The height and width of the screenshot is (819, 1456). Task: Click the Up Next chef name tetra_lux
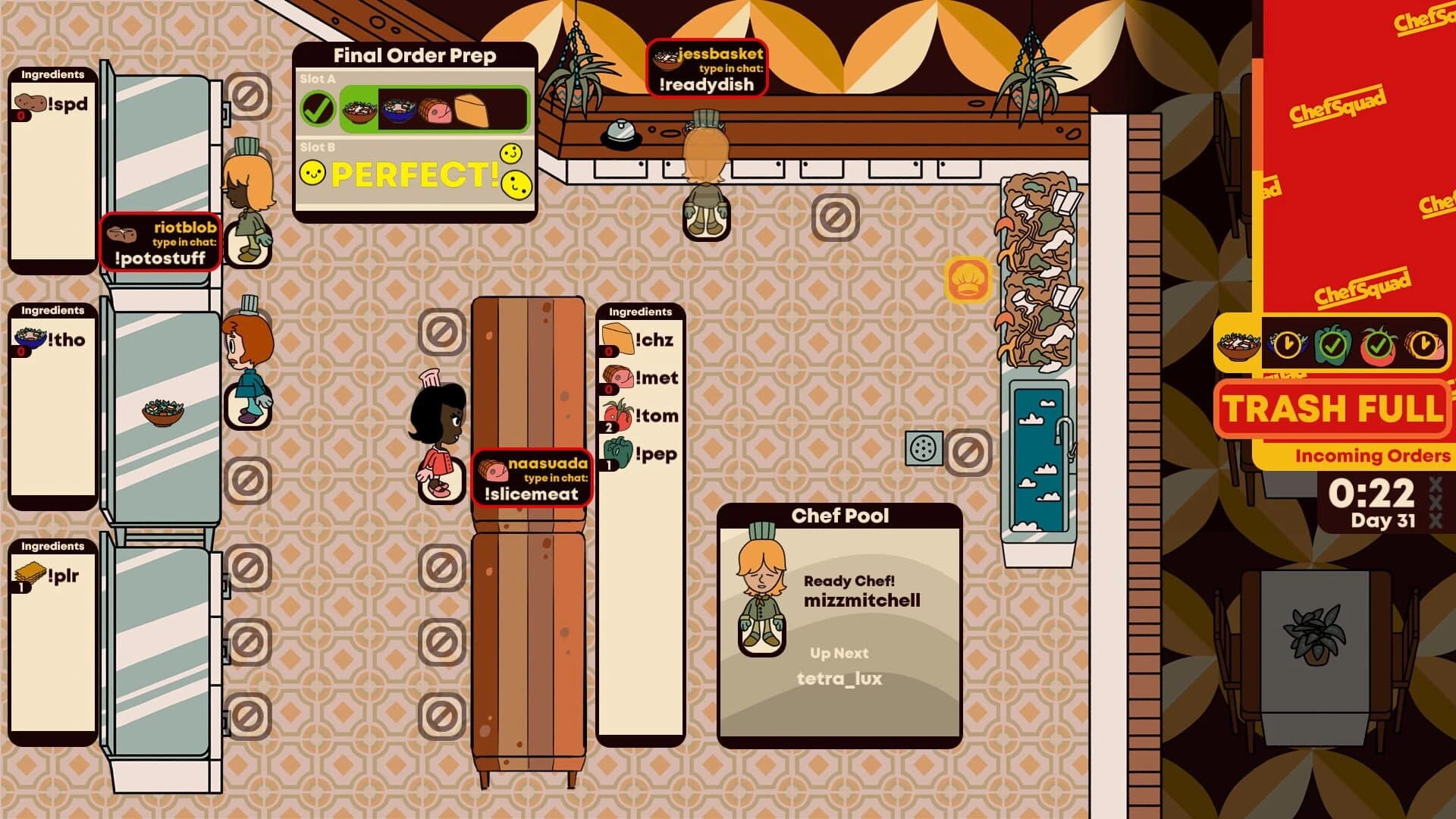point(839,680)
